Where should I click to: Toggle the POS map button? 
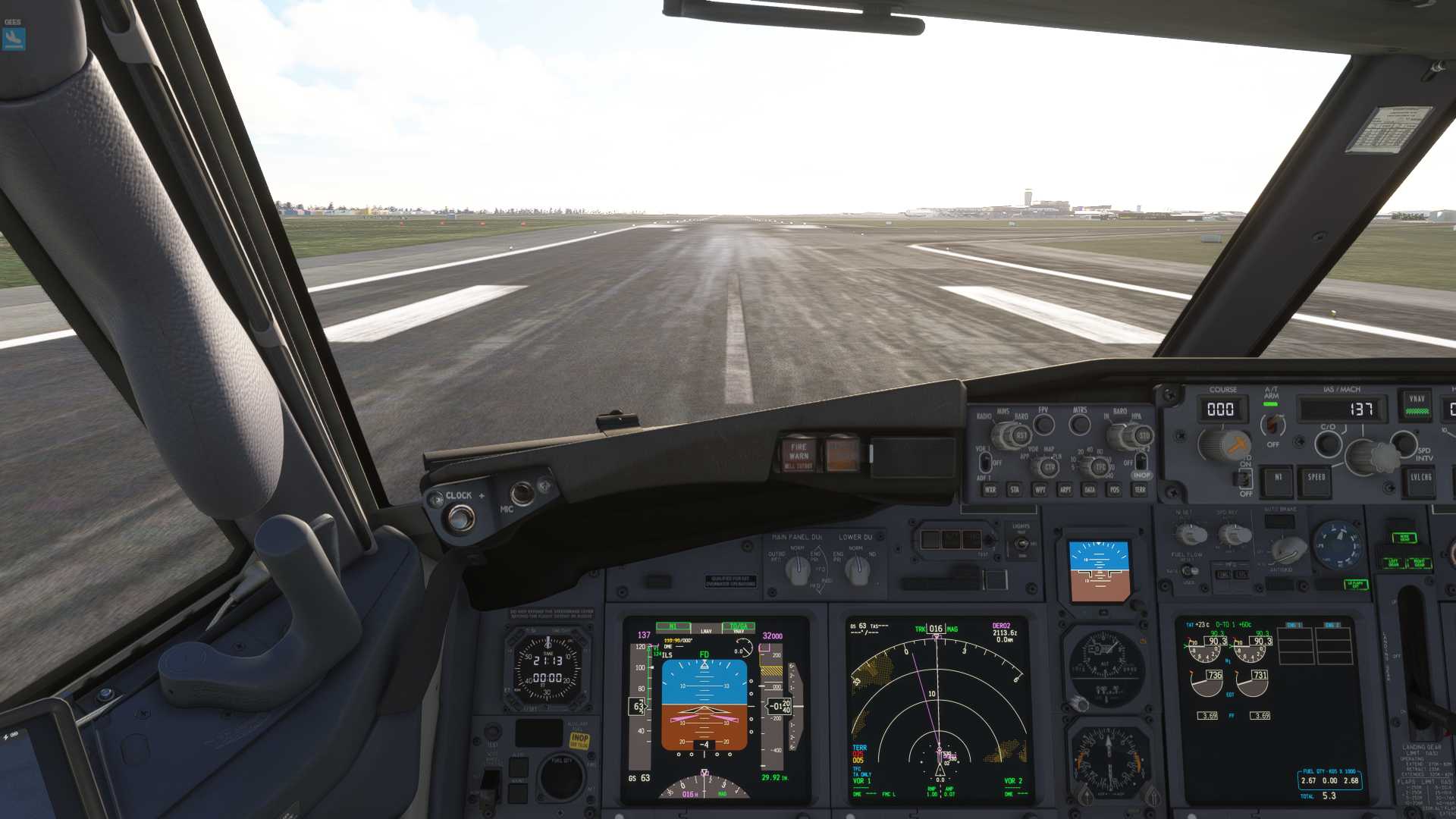click(x=1114, y=490)
